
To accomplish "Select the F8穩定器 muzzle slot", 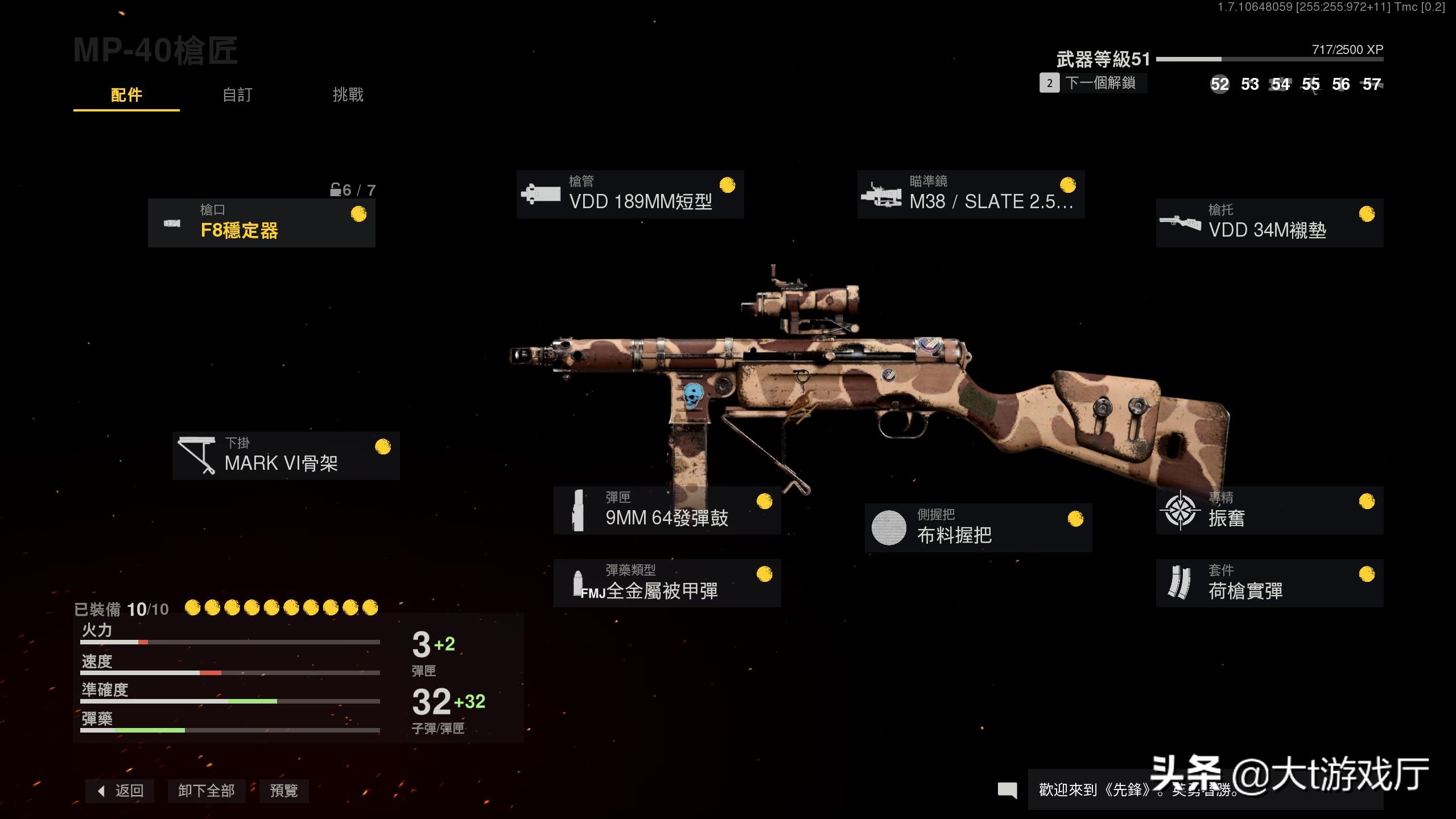I will (261, 223).
